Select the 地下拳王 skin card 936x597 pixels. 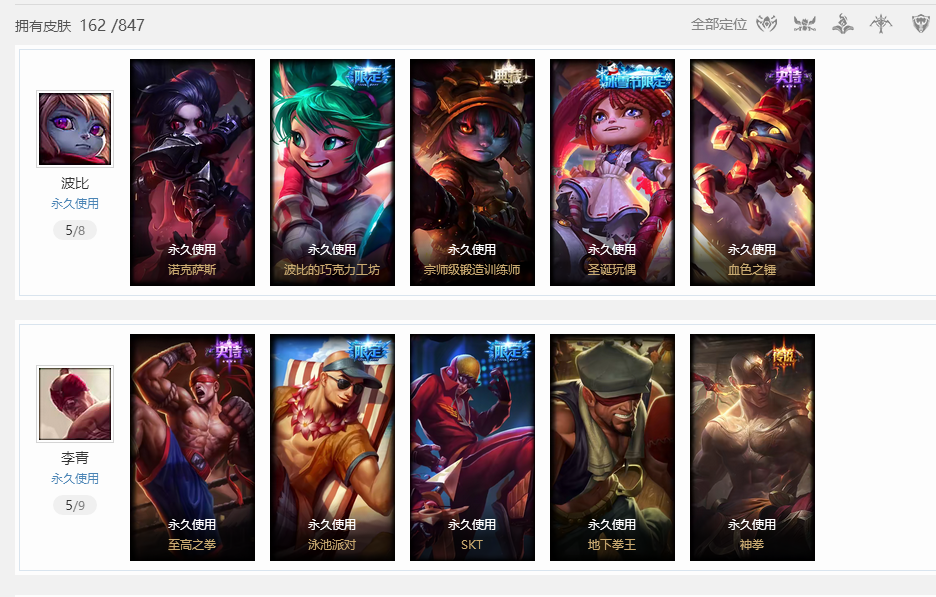[612, 447]
